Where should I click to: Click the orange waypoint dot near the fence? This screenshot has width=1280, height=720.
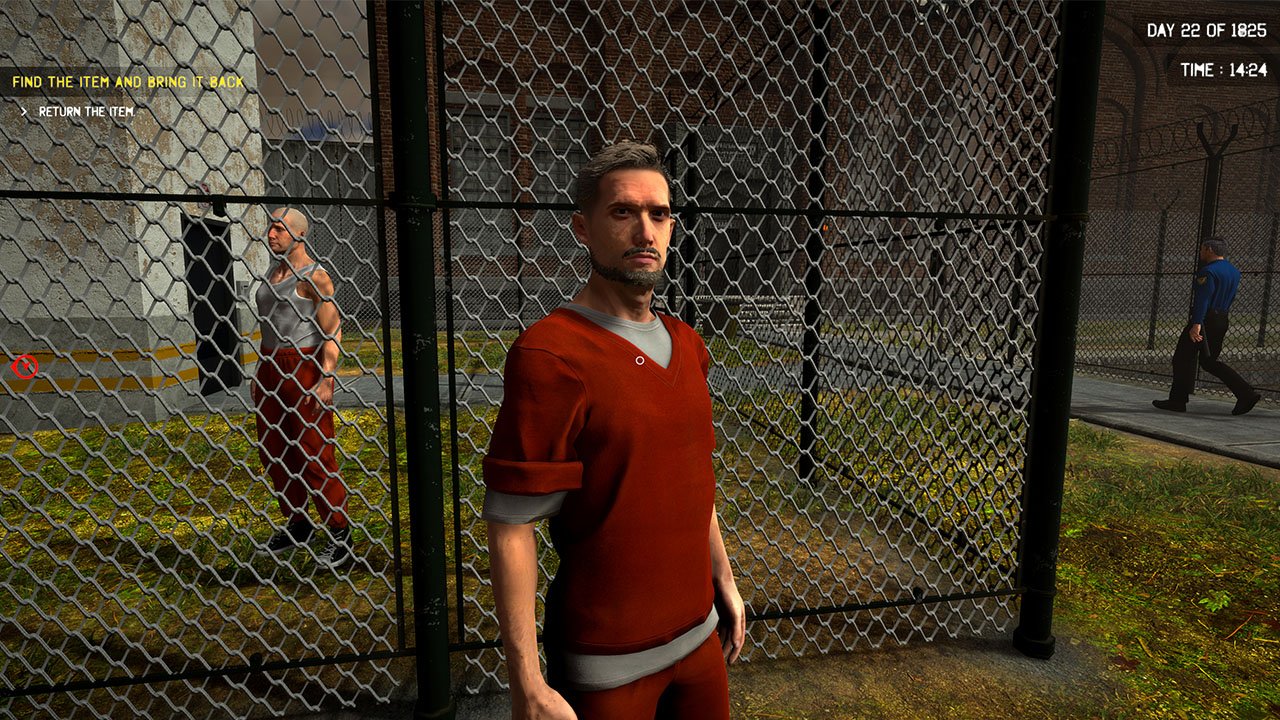tap(827, 228)
